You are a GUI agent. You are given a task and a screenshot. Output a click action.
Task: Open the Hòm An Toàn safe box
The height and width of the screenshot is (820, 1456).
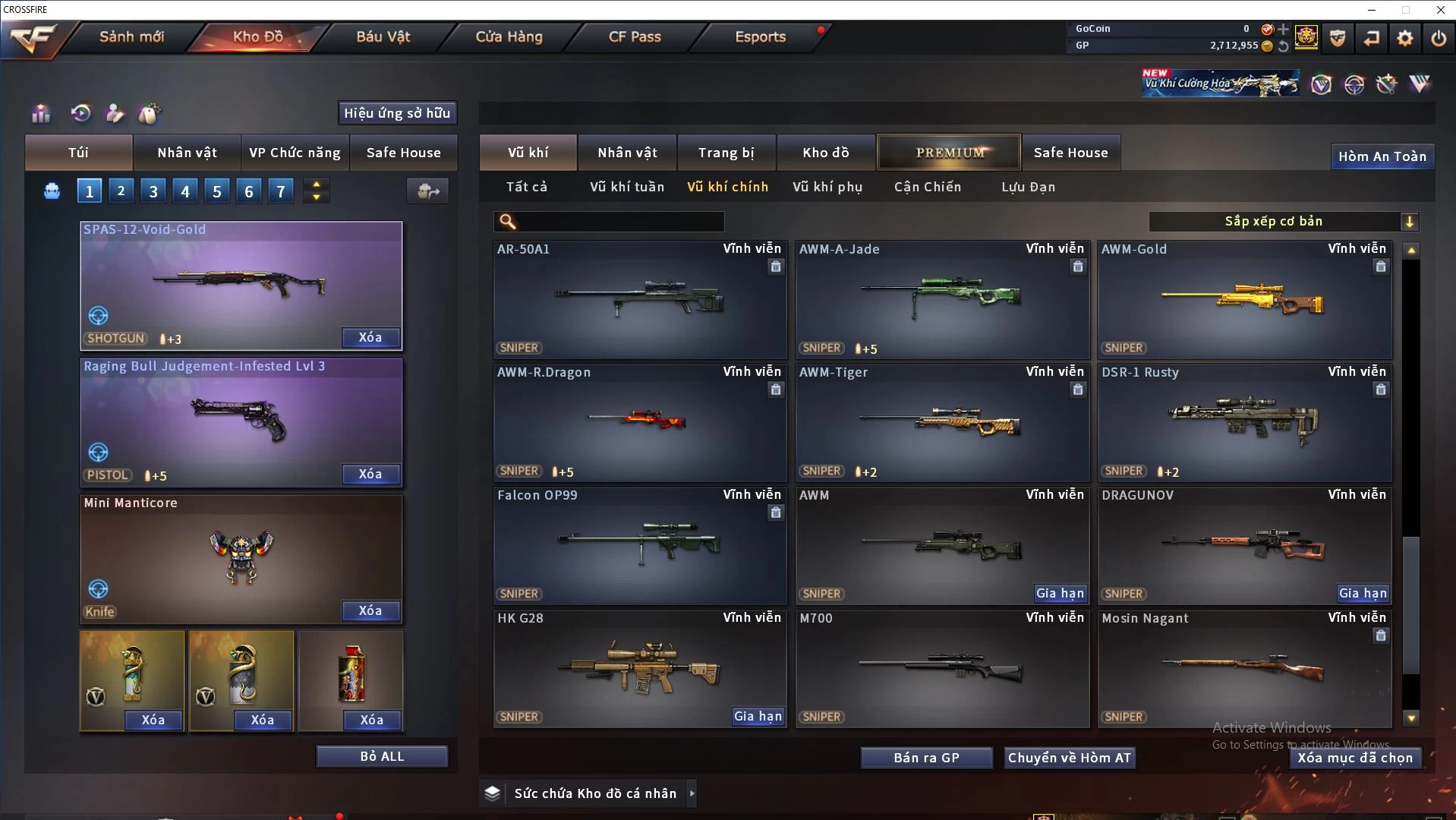coord(1382,156)
